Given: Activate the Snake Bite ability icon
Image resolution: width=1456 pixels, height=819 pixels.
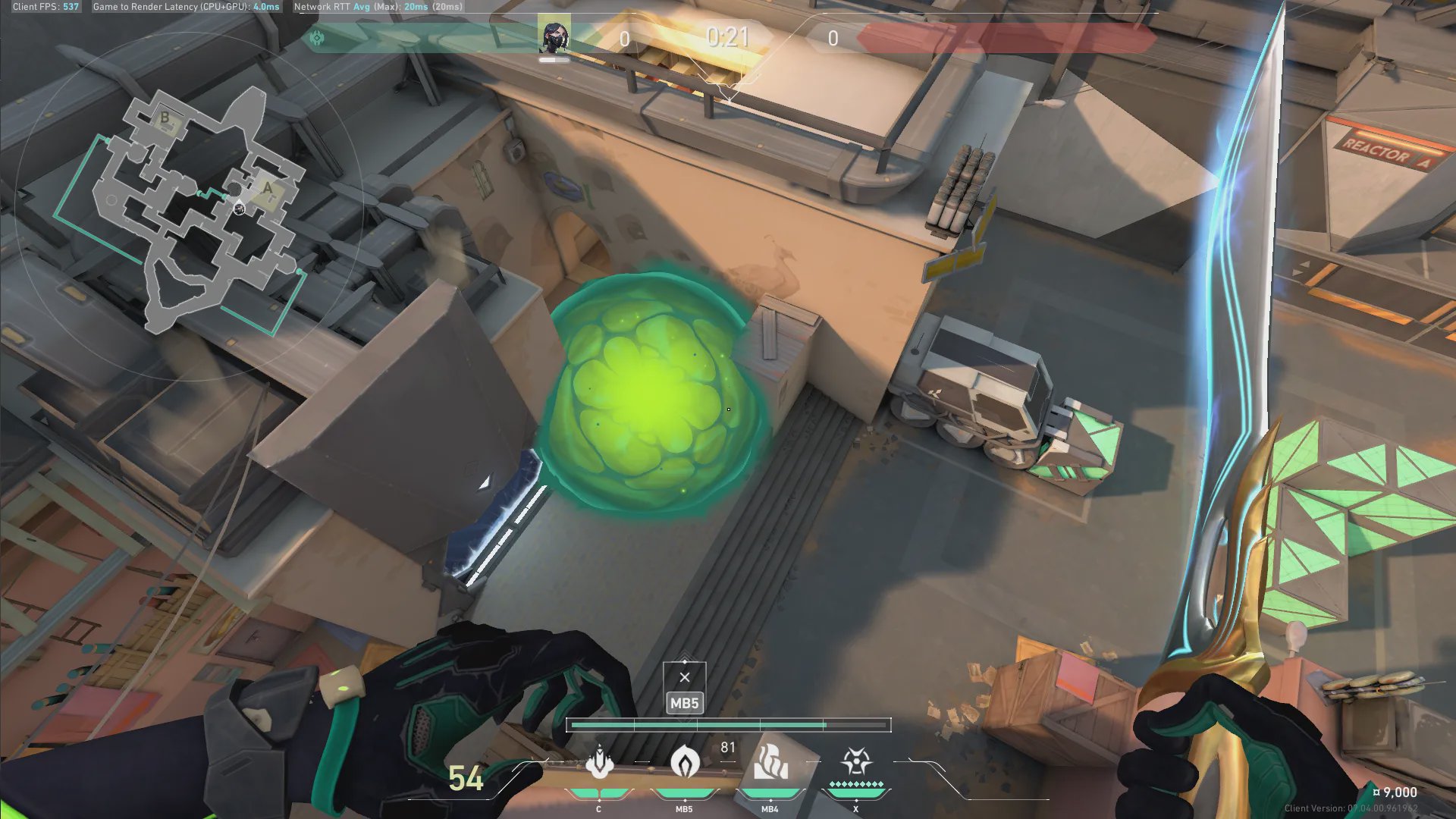Looking at the screenshot, I should [599, 764].
